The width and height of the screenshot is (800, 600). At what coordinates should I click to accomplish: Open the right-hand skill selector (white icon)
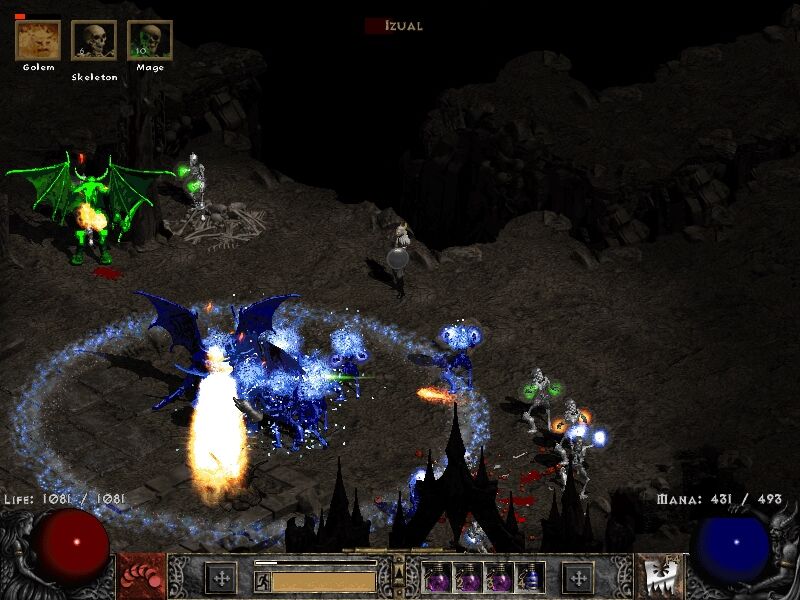click(x=660, y=576)
